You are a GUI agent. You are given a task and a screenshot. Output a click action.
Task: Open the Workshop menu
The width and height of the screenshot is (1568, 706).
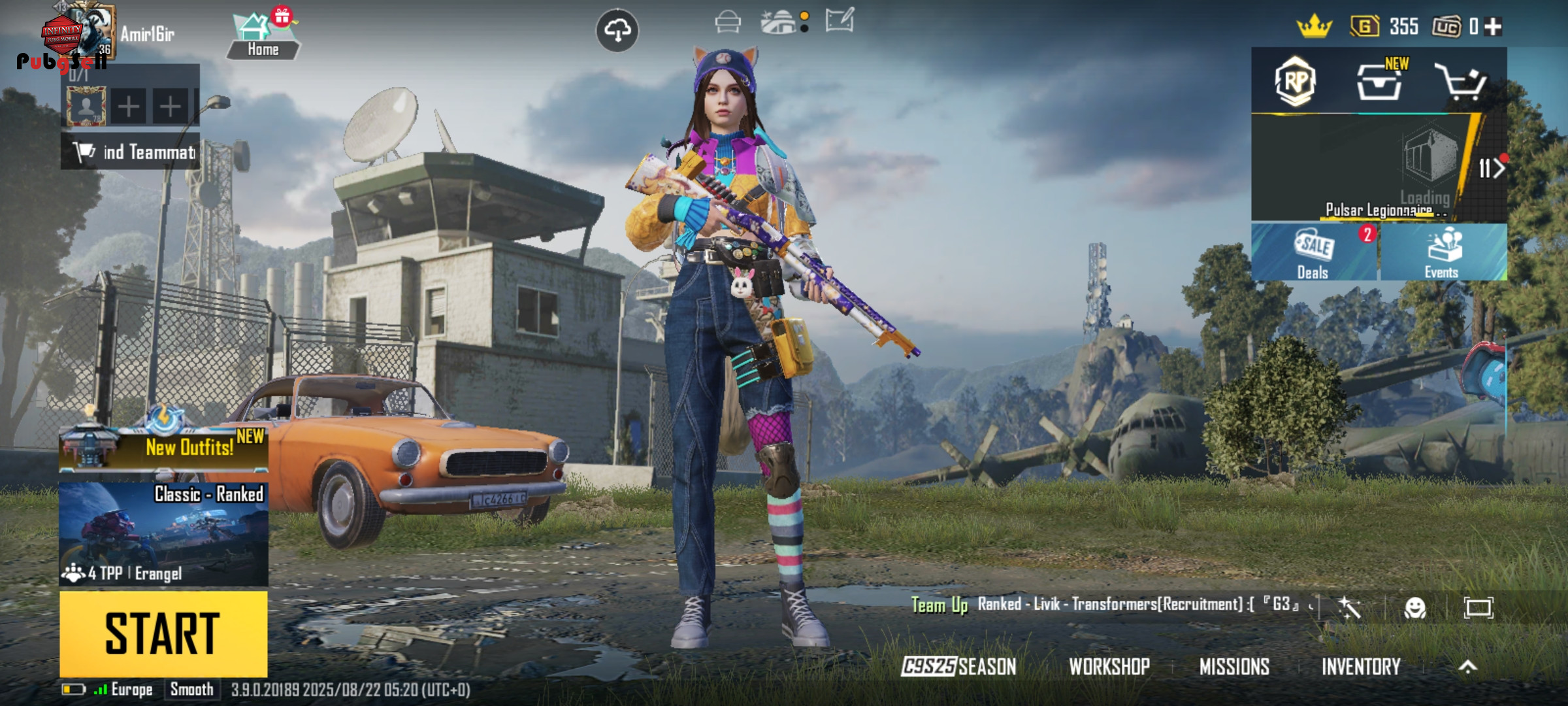coord(1109,666)
